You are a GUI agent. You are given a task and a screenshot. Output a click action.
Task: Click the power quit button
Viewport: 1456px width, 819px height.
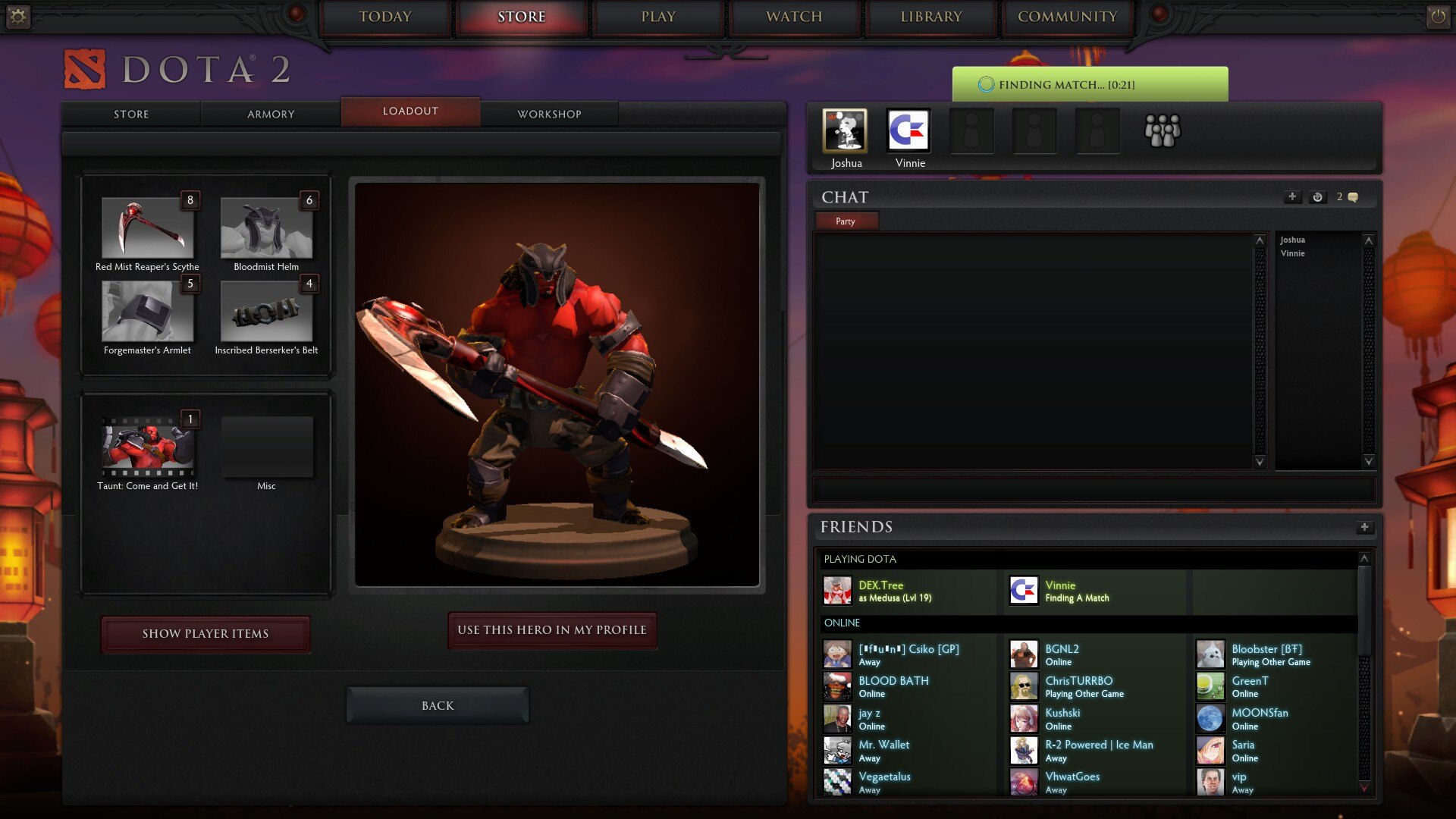pyautogui.click(x=1438, y=17)
